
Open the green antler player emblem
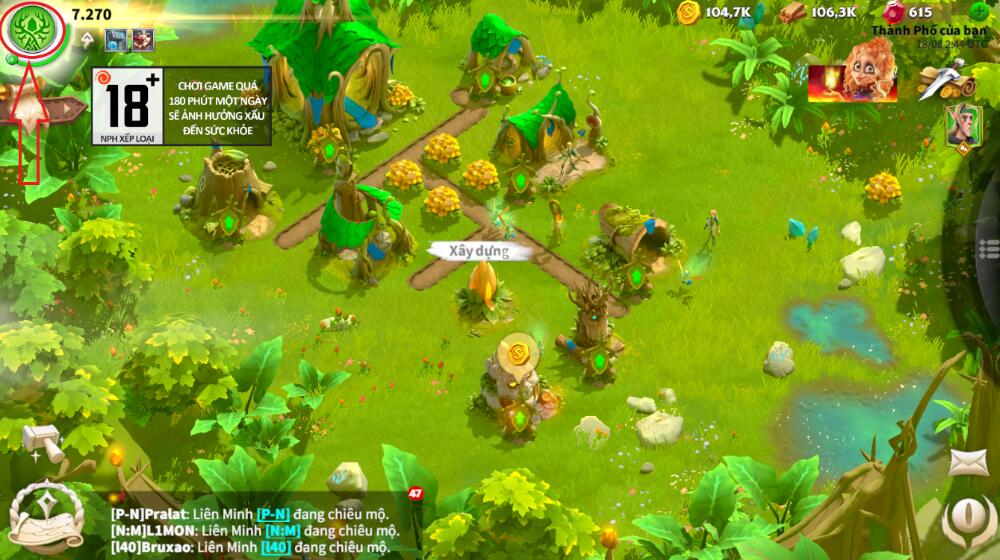[x=33, y=30]
